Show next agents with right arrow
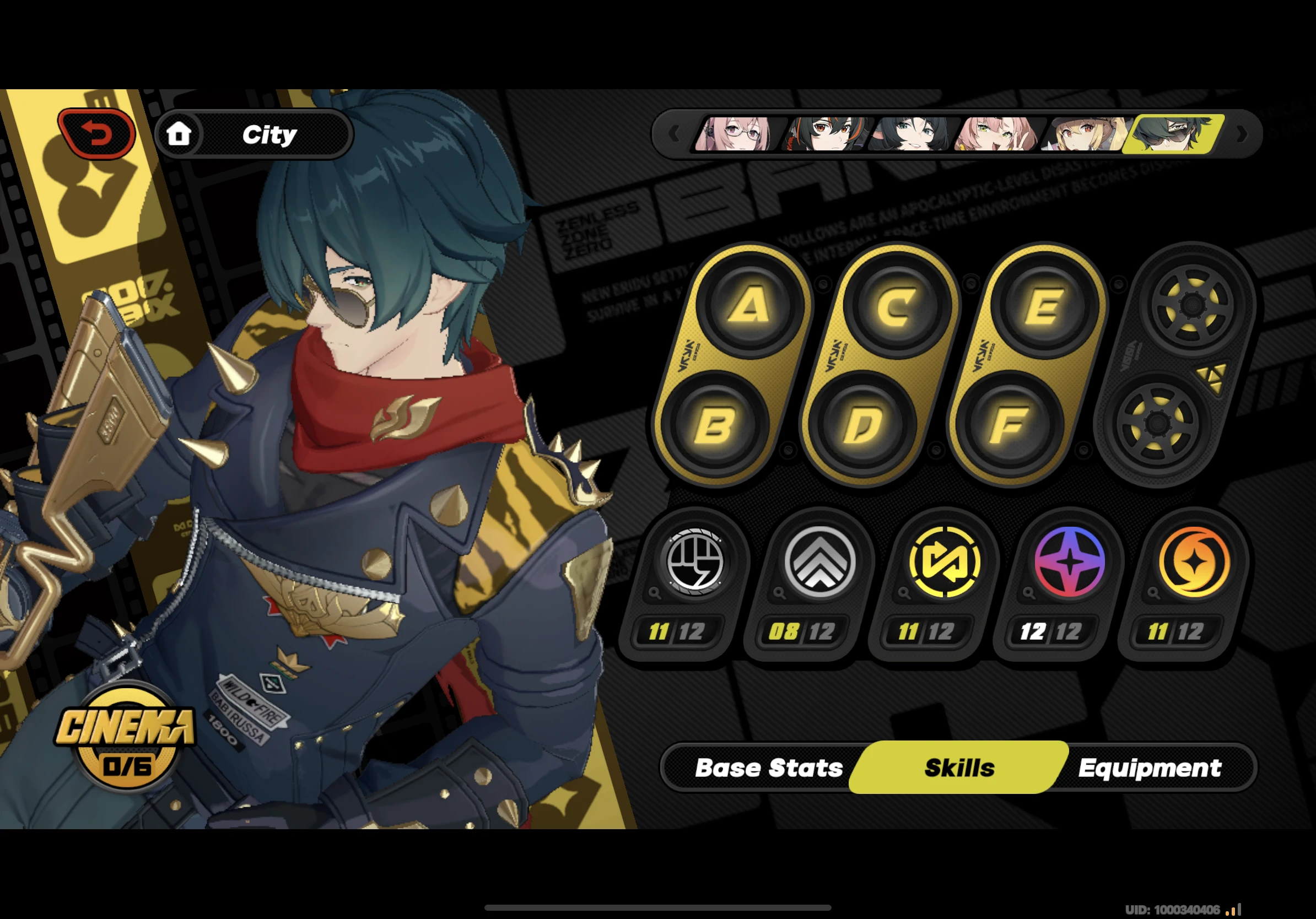Screen dimensions: 1316x919 tap(1242, 134)
